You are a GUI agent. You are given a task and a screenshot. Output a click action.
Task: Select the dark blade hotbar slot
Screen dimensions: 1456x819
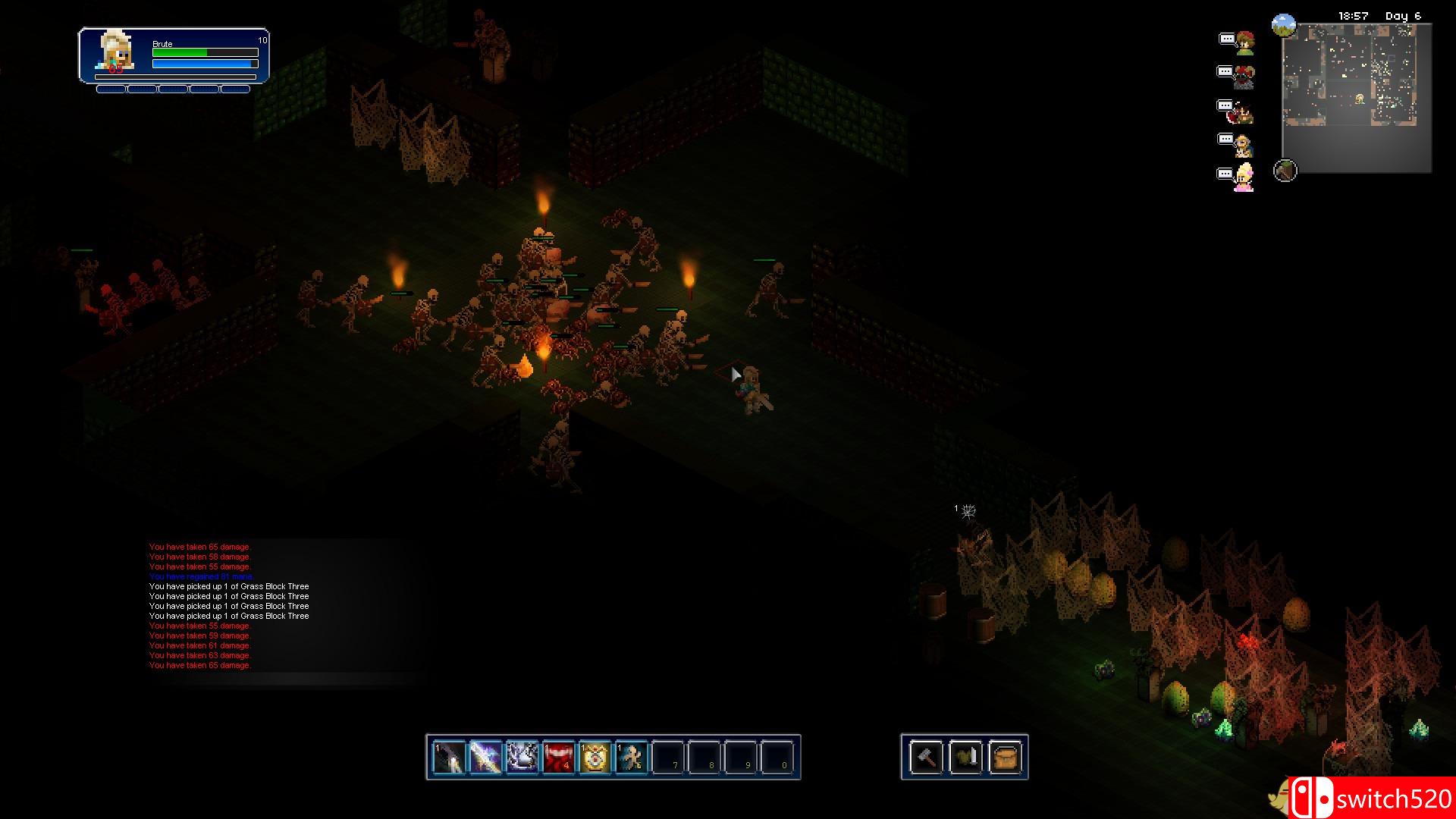point(449,757)
